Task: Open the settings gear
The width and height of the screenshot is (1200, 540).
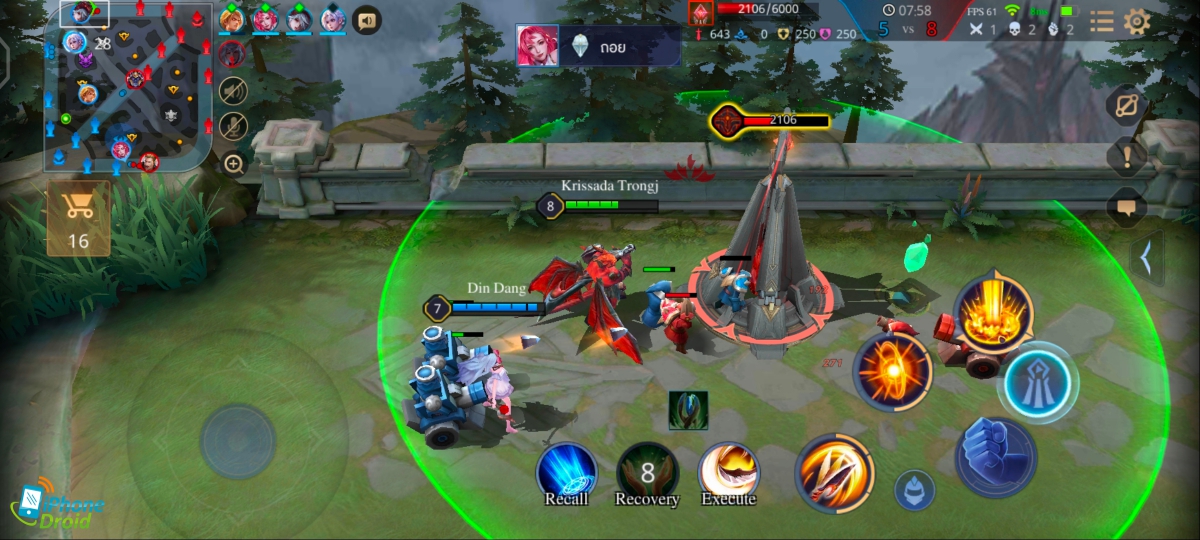Action: click(1137, 22)
